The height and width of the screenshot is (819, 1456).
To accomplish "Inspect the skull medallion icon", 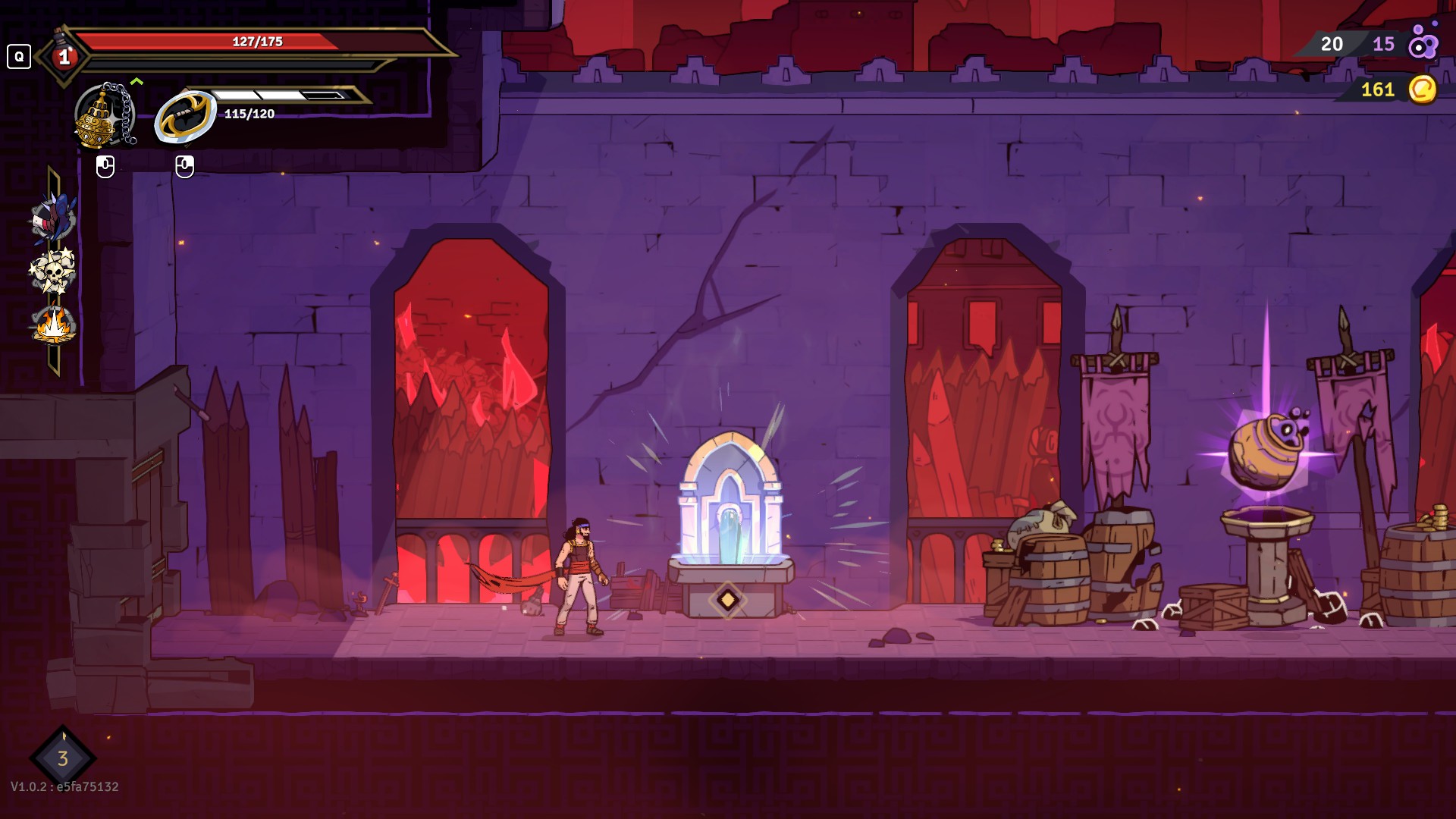I will pyautogui.click(x=52, y=271).
